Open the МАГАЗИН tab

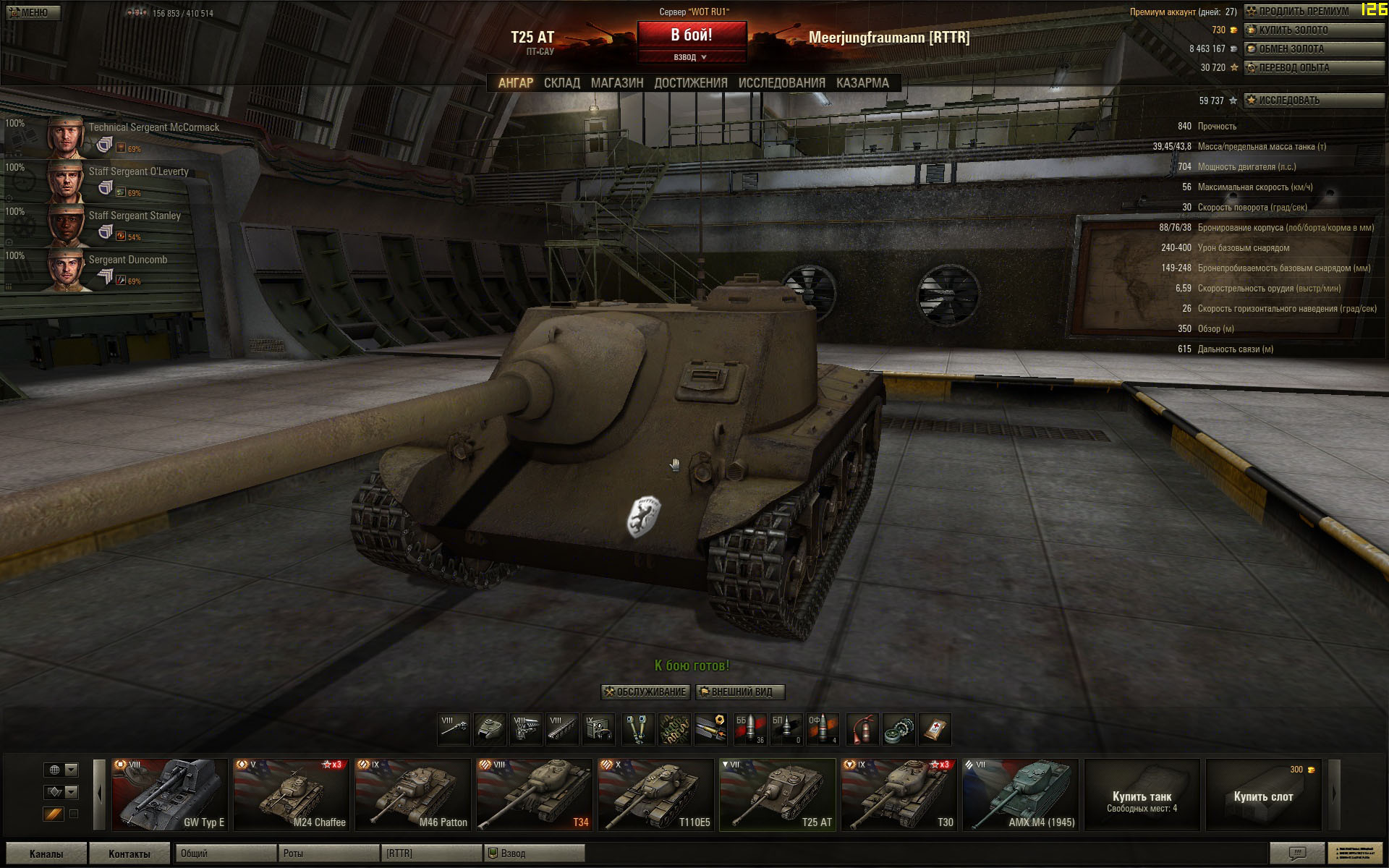(x=616, y=83)
